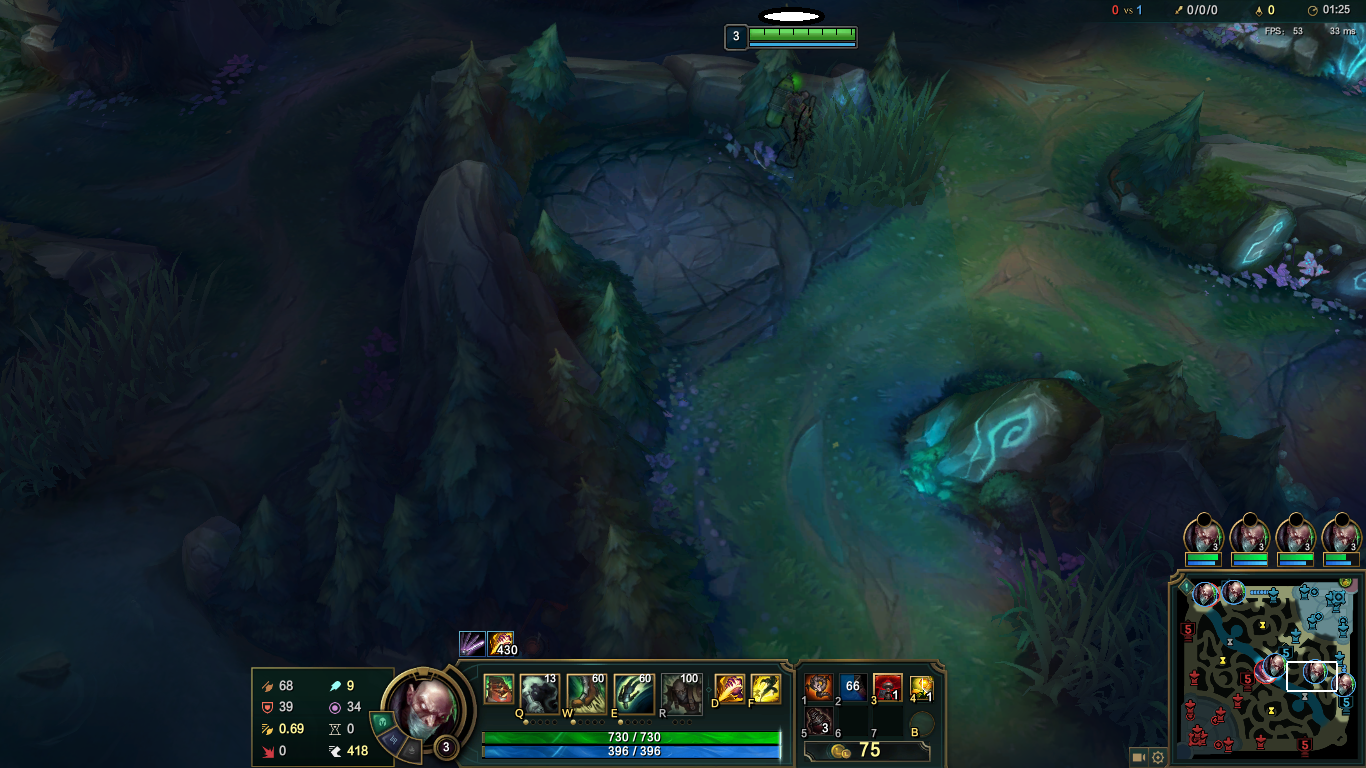Click the item in inventory slot 5

[x=819, y=721]
